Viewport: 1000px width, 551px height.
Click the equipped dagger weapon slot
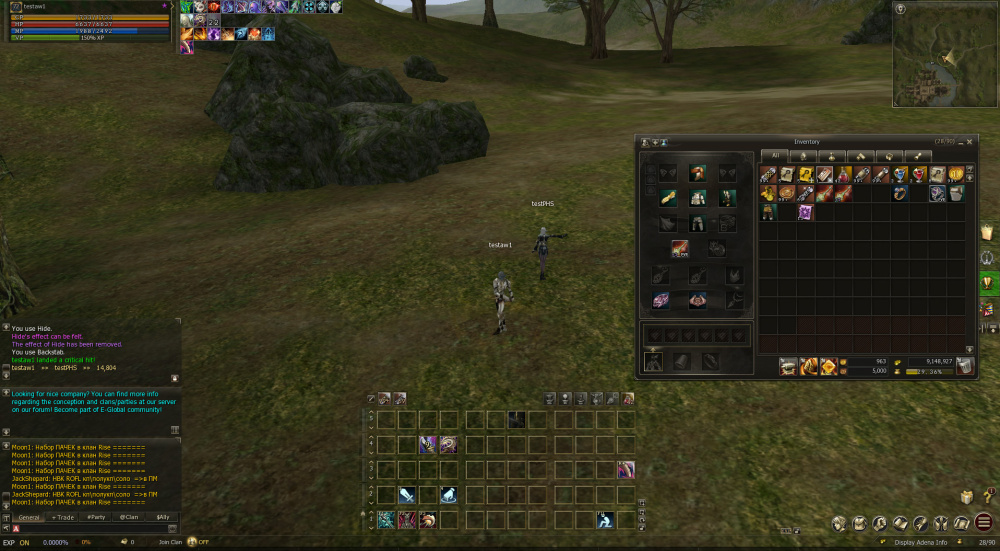point(680,248)
